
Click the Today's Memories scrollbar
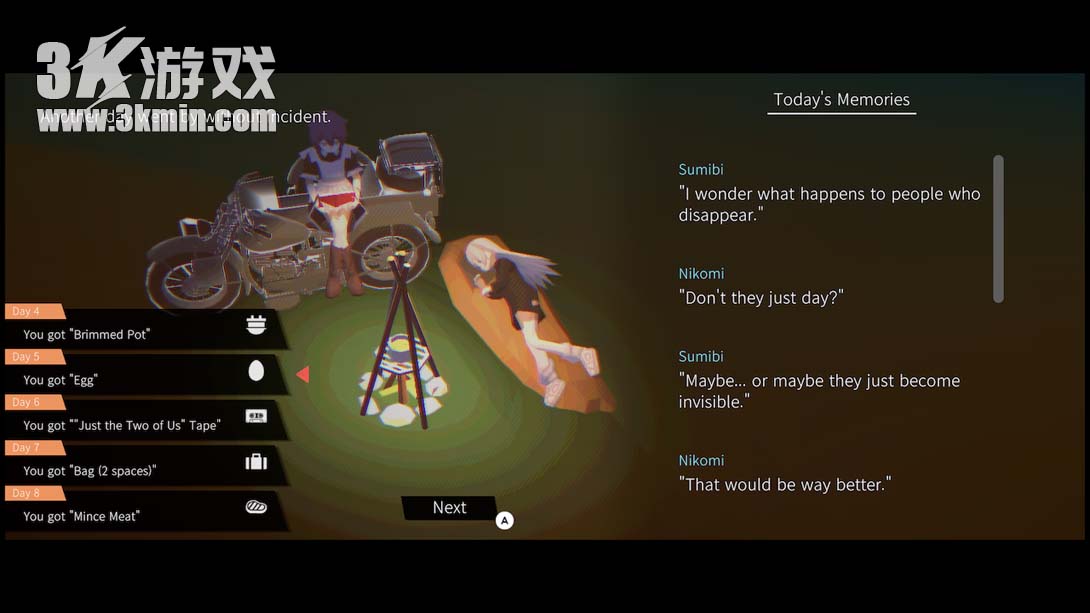point(997,228)
